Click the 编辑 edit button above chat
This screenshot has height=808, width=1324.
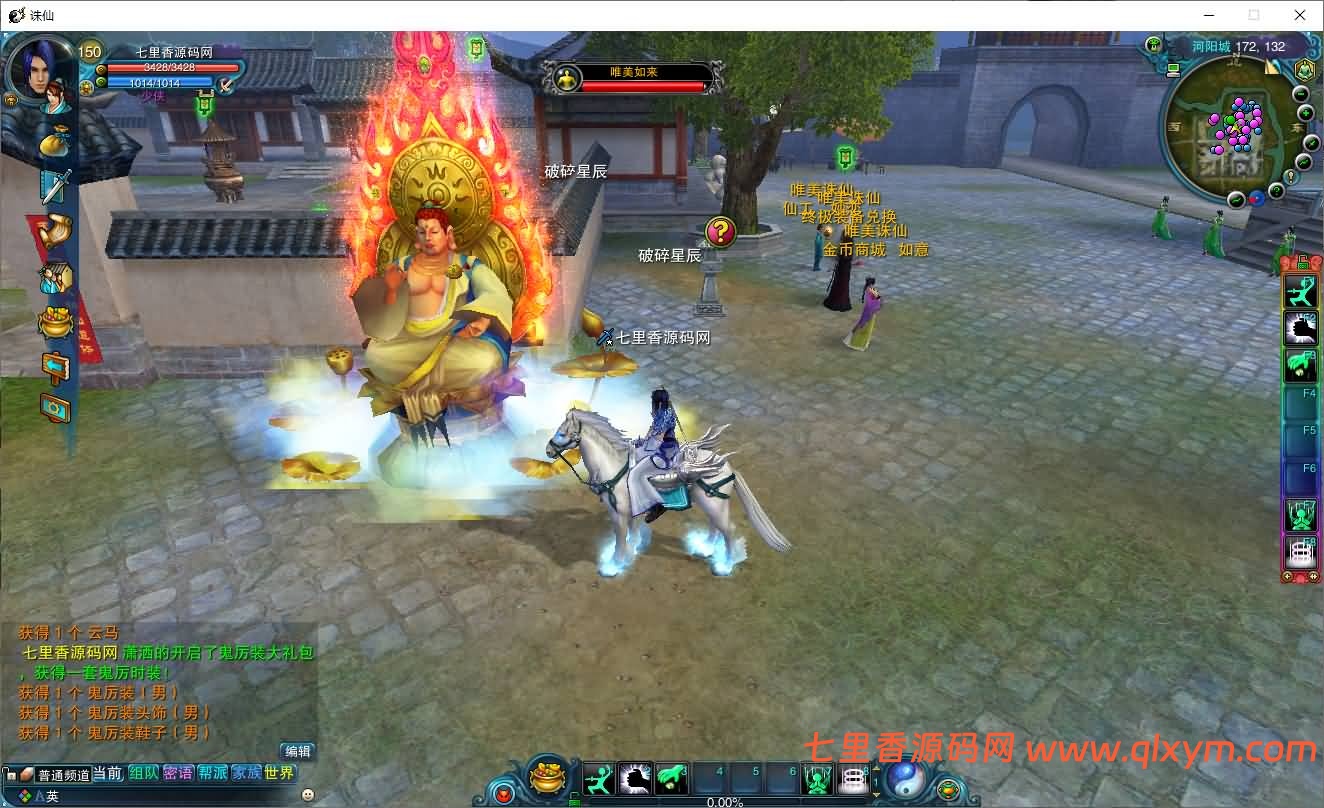[297, 751]
